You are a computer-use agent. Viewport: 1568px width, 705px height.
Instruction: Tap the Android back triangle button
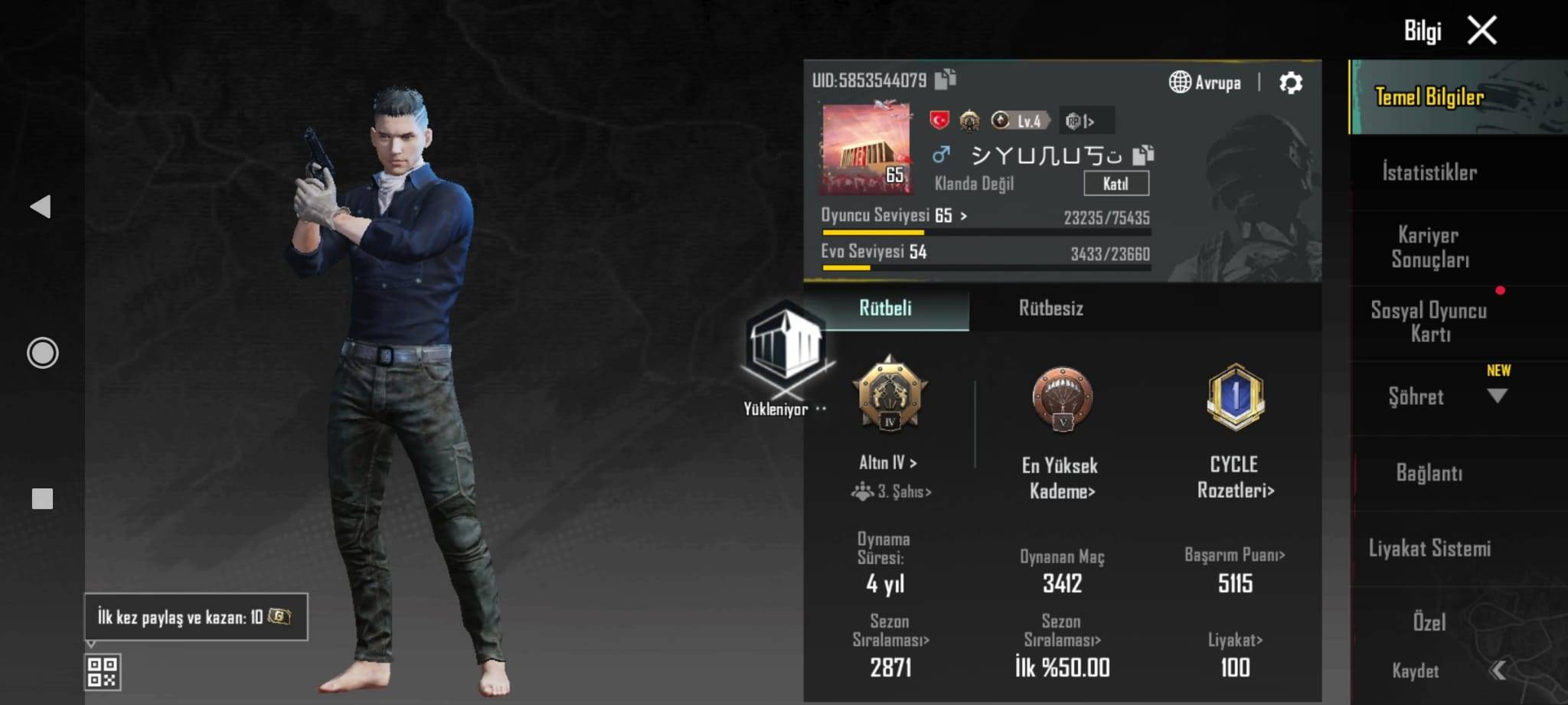tap(41, 207)
